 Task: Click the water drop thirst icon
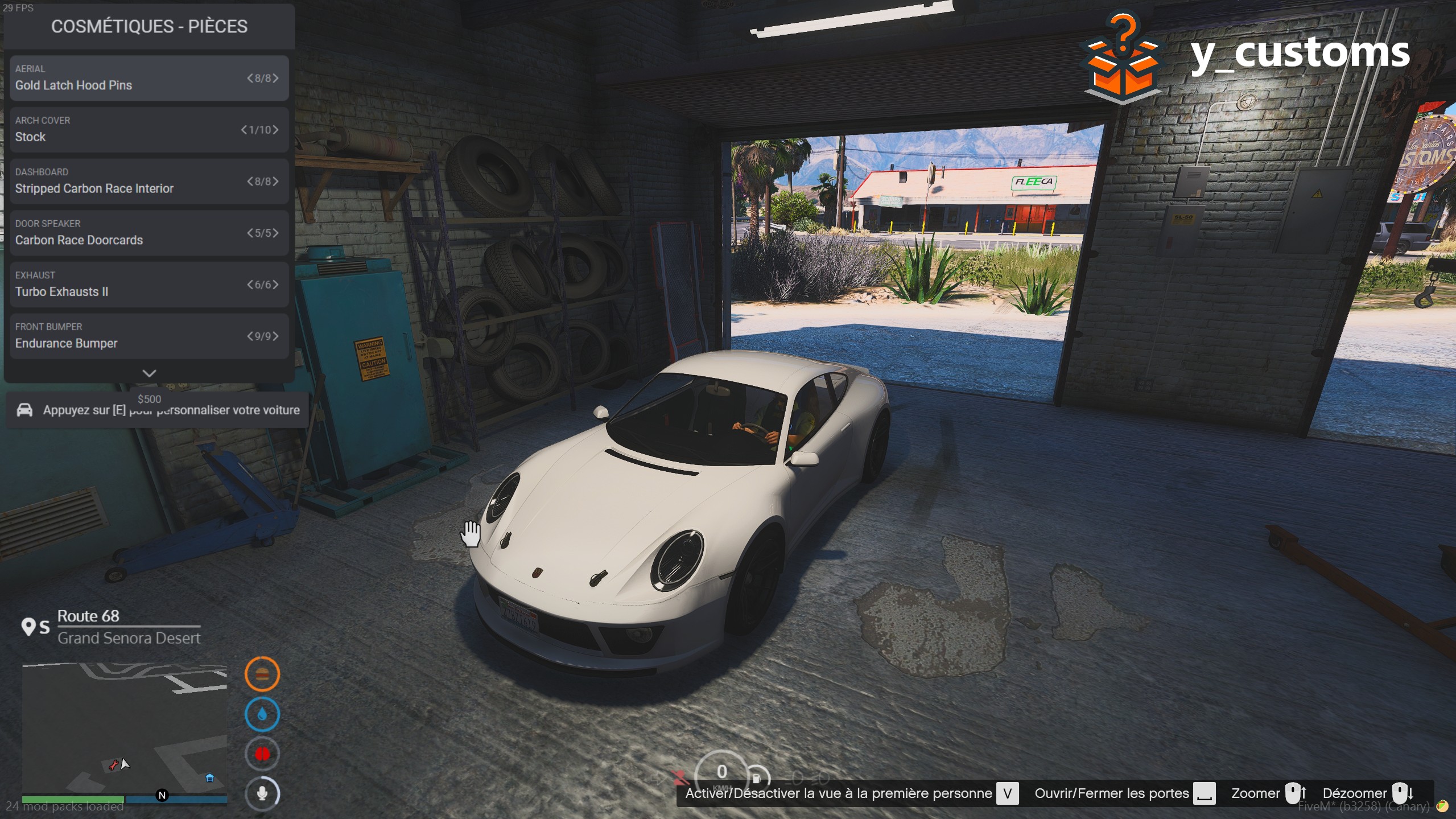262,714
